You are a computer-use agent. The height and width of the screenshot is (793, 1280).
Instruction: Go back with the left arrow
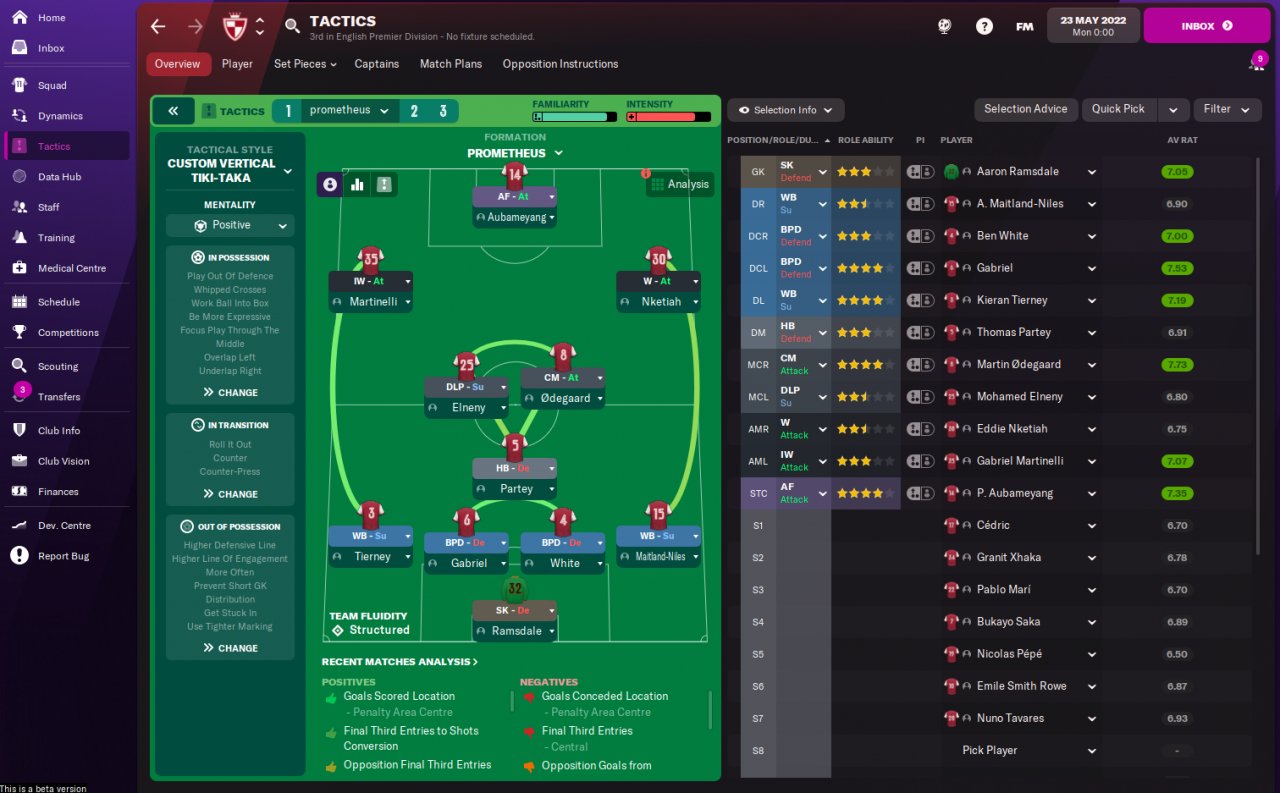(x=158, y=26)
